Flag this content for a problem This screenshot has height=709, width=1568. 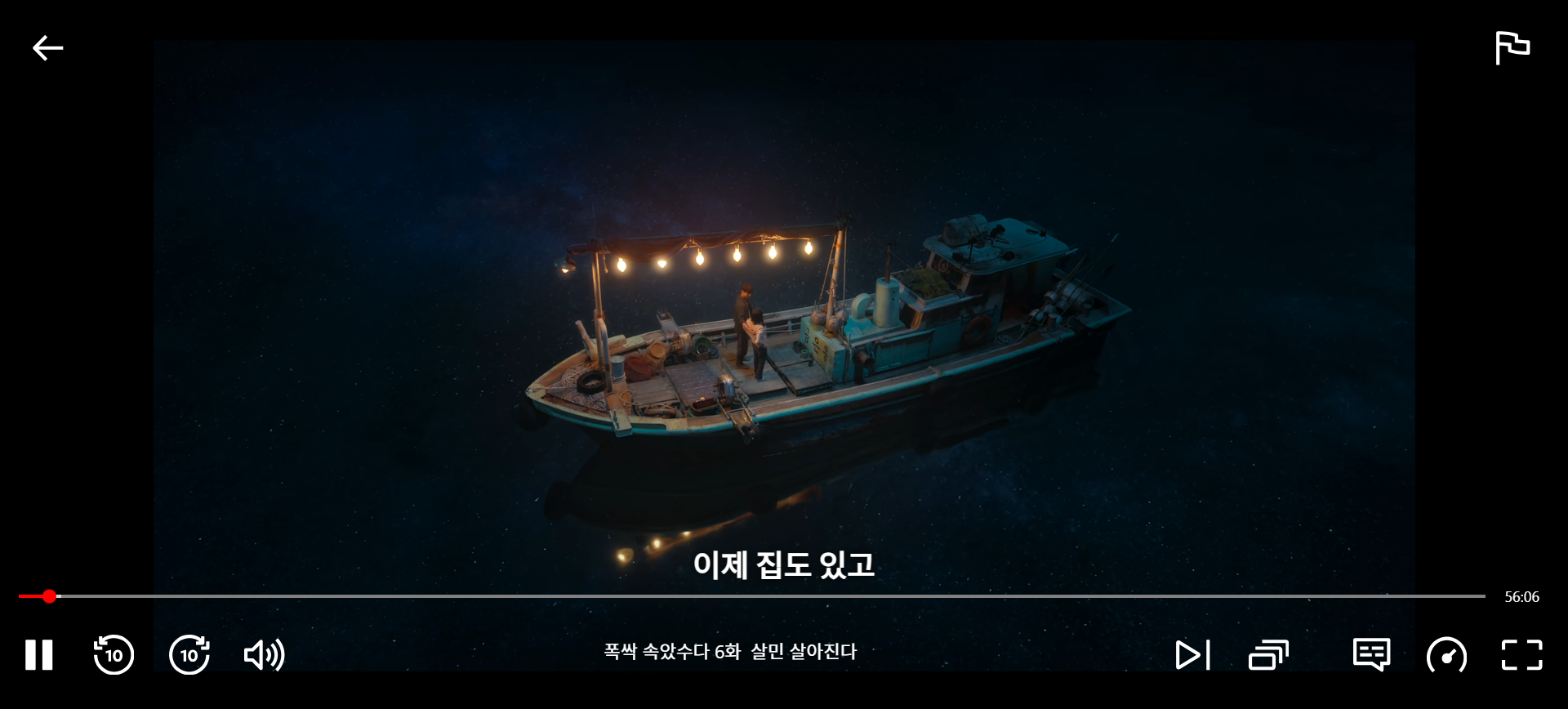pos(1512,48)
